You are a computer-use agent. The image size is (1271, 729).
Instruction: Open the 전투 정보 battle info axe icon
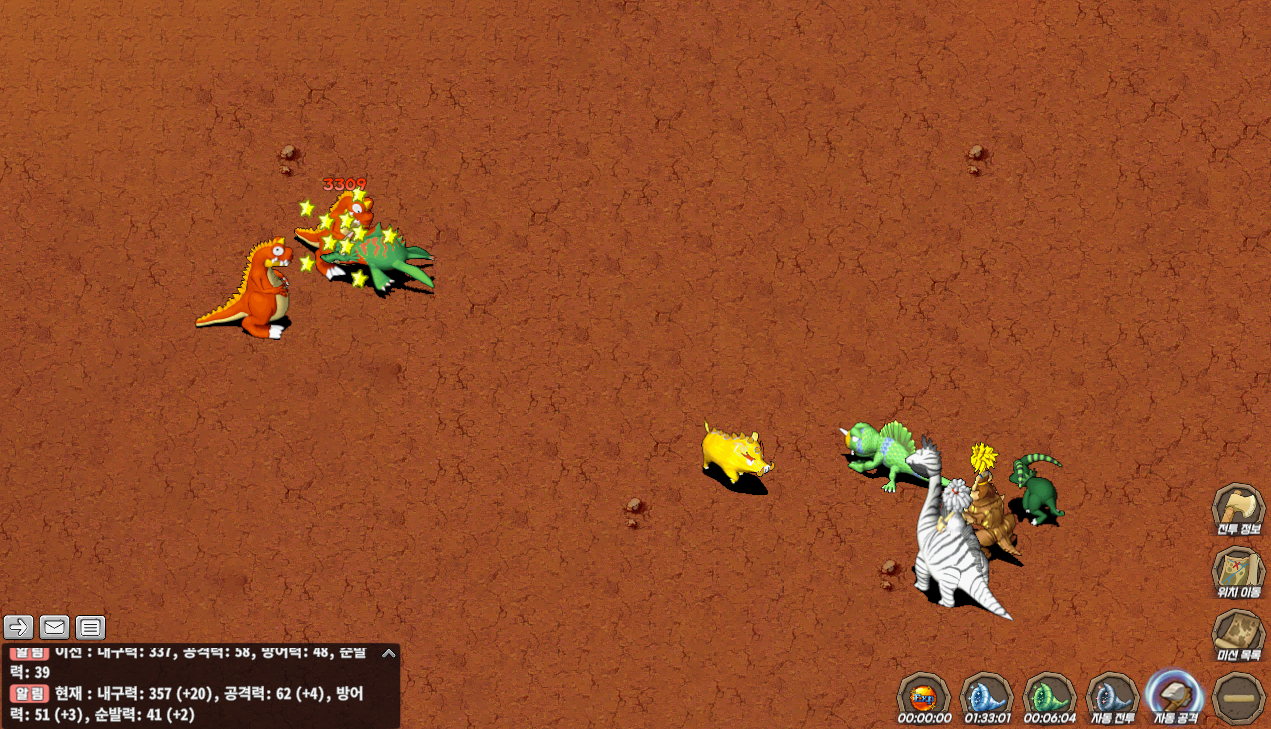1238,509
